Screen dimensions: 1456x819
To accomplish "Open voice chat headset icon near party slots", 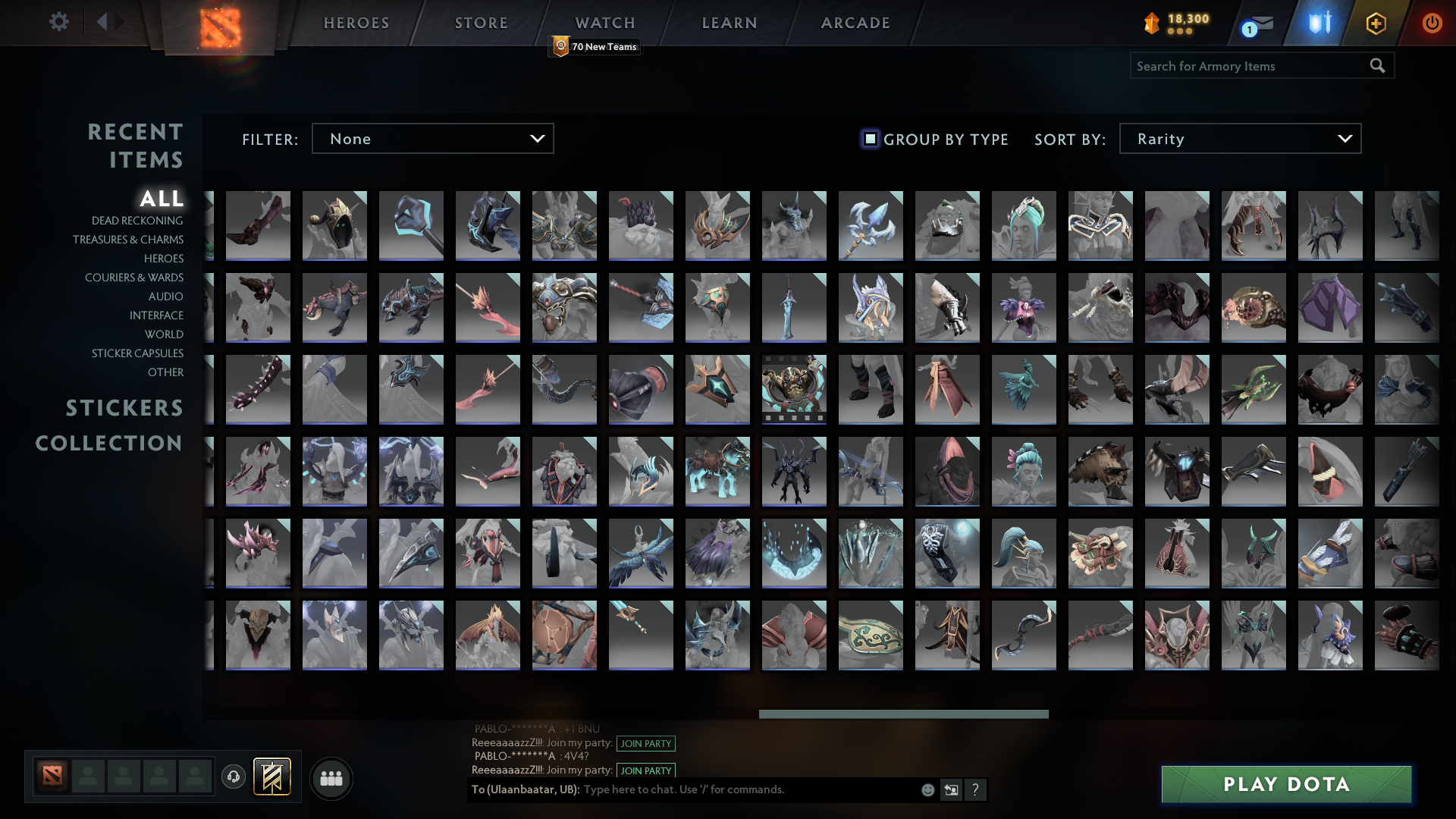I will pos(233,777).
